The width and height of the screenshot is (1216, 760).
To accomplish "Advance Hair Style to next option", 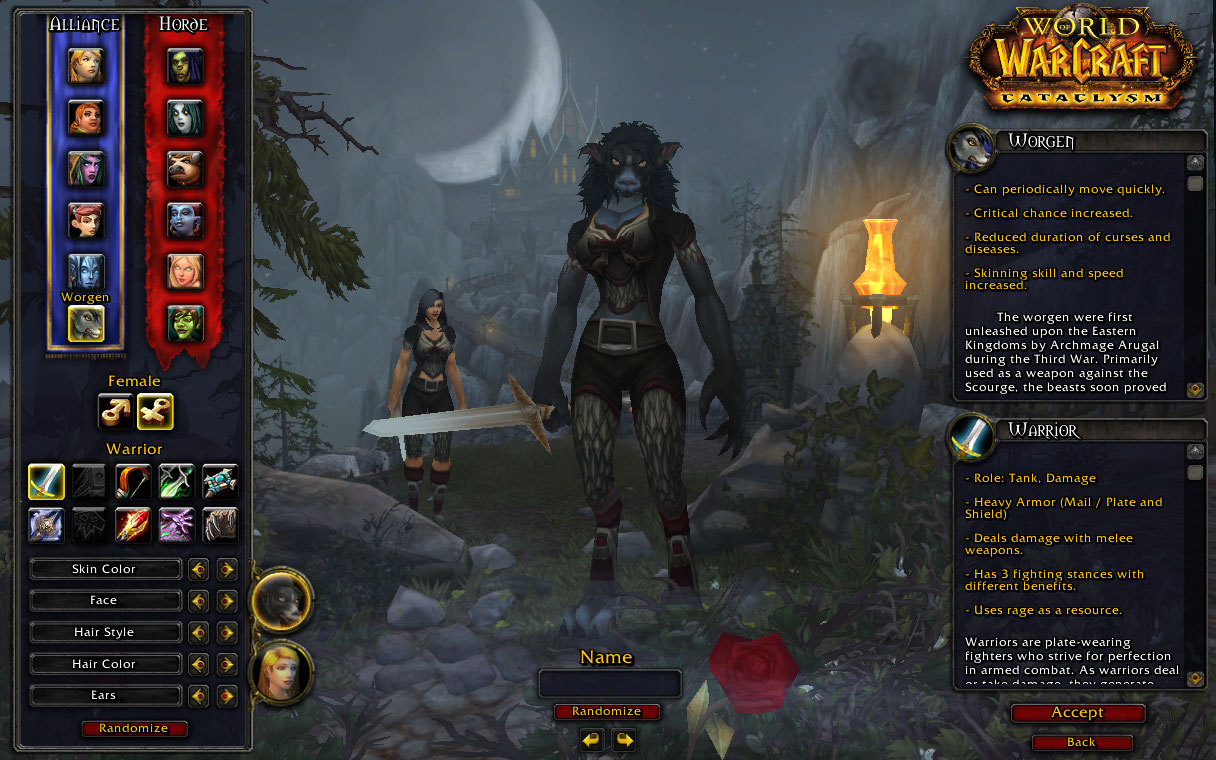I will [227, 633].
